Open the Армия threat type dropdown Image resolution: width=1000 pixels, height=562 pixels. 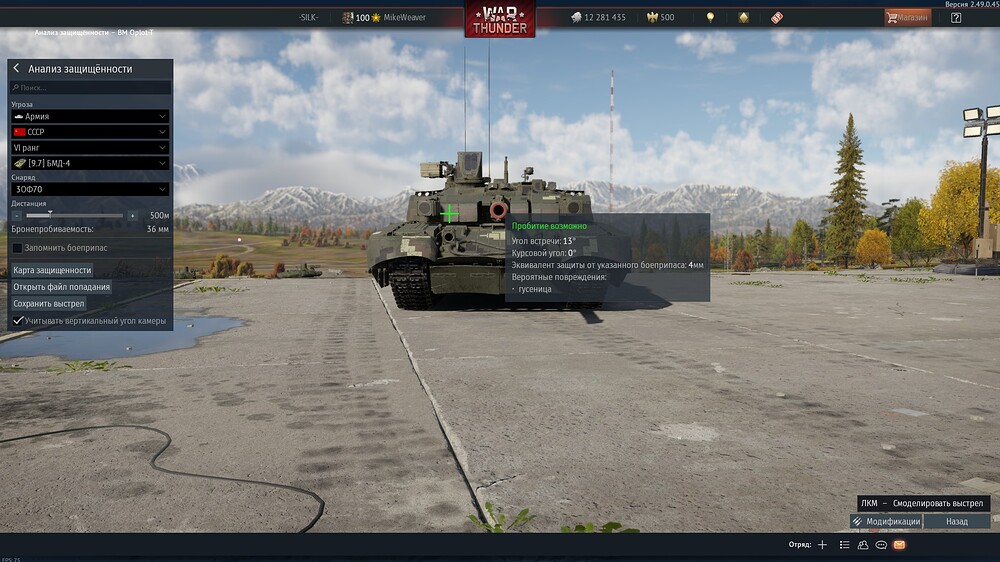[90, 116]
